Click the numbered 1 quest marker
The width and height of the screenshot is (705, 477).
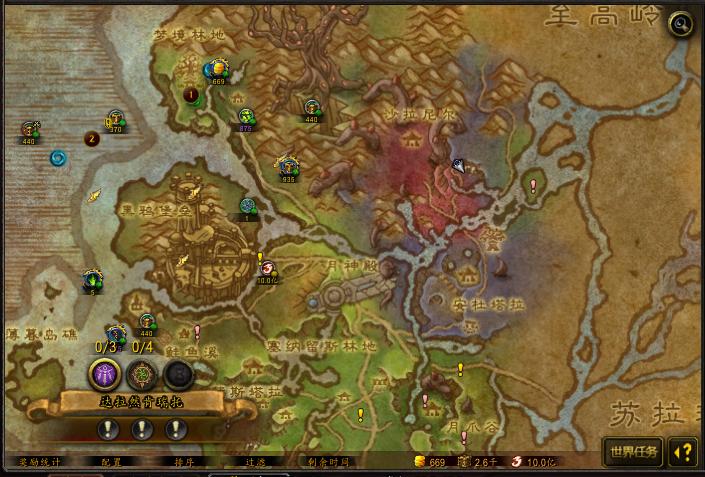191,95
